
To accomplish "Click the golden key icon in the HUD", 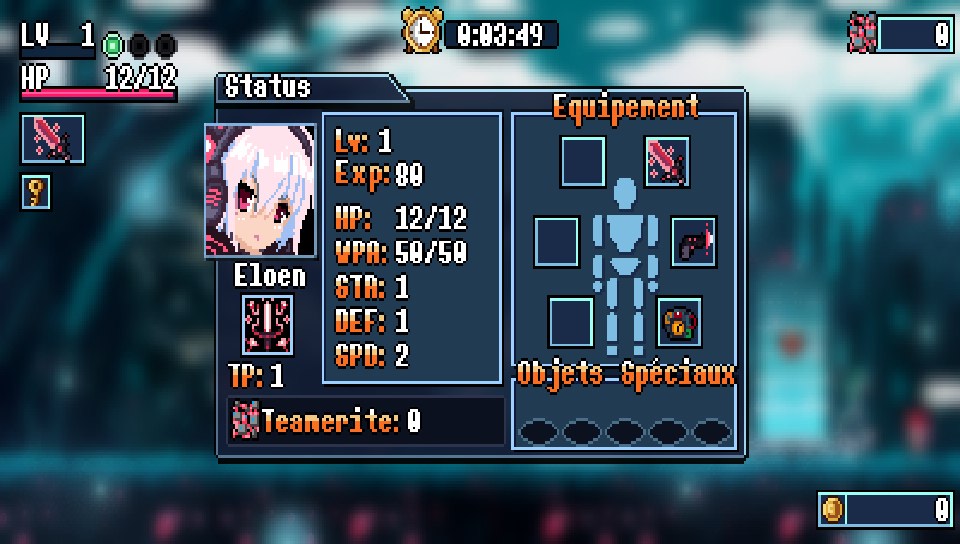I will [36, 191].
